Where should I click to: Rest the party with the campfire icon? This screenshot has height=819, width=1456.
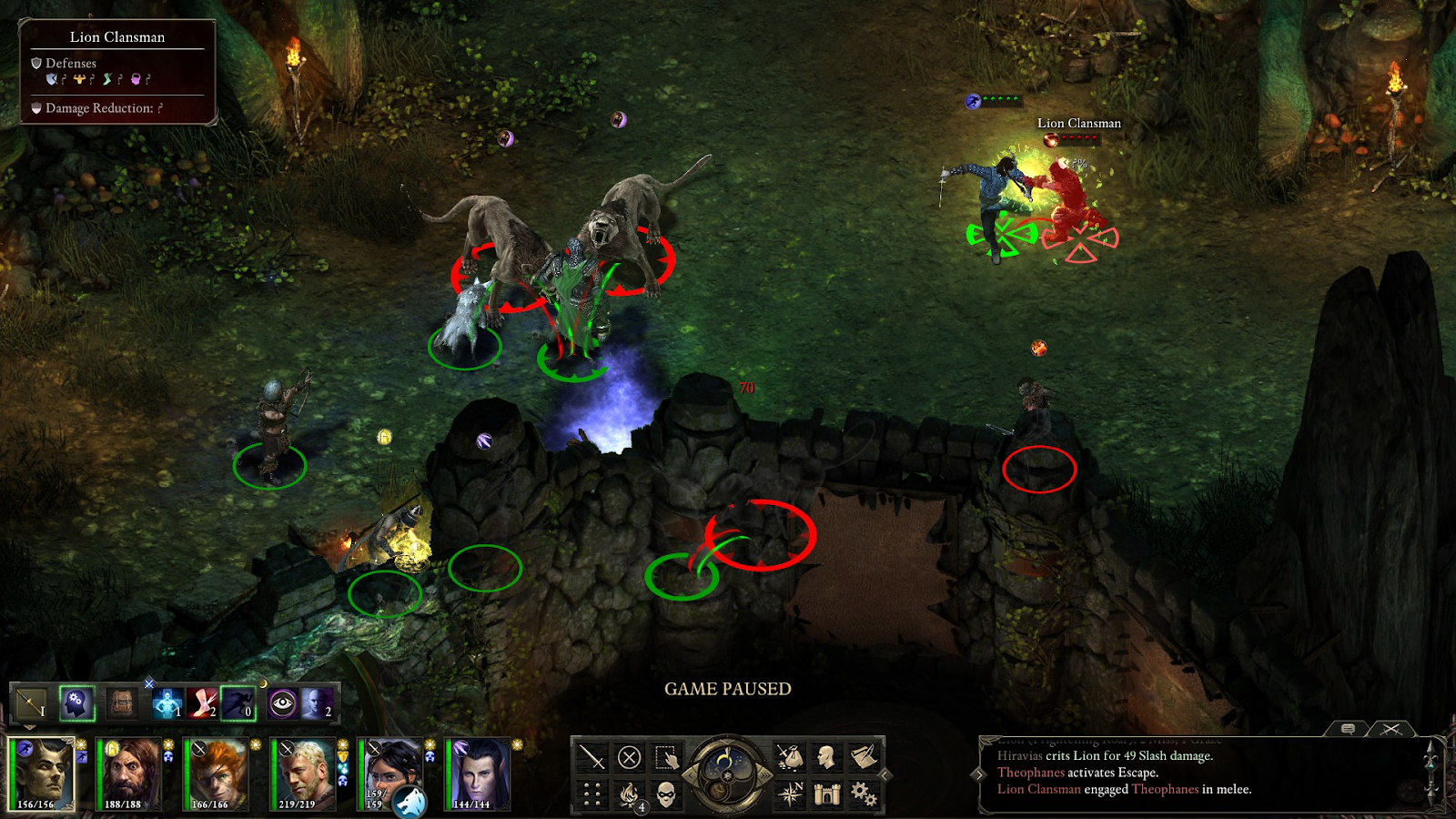pos(628,792)
